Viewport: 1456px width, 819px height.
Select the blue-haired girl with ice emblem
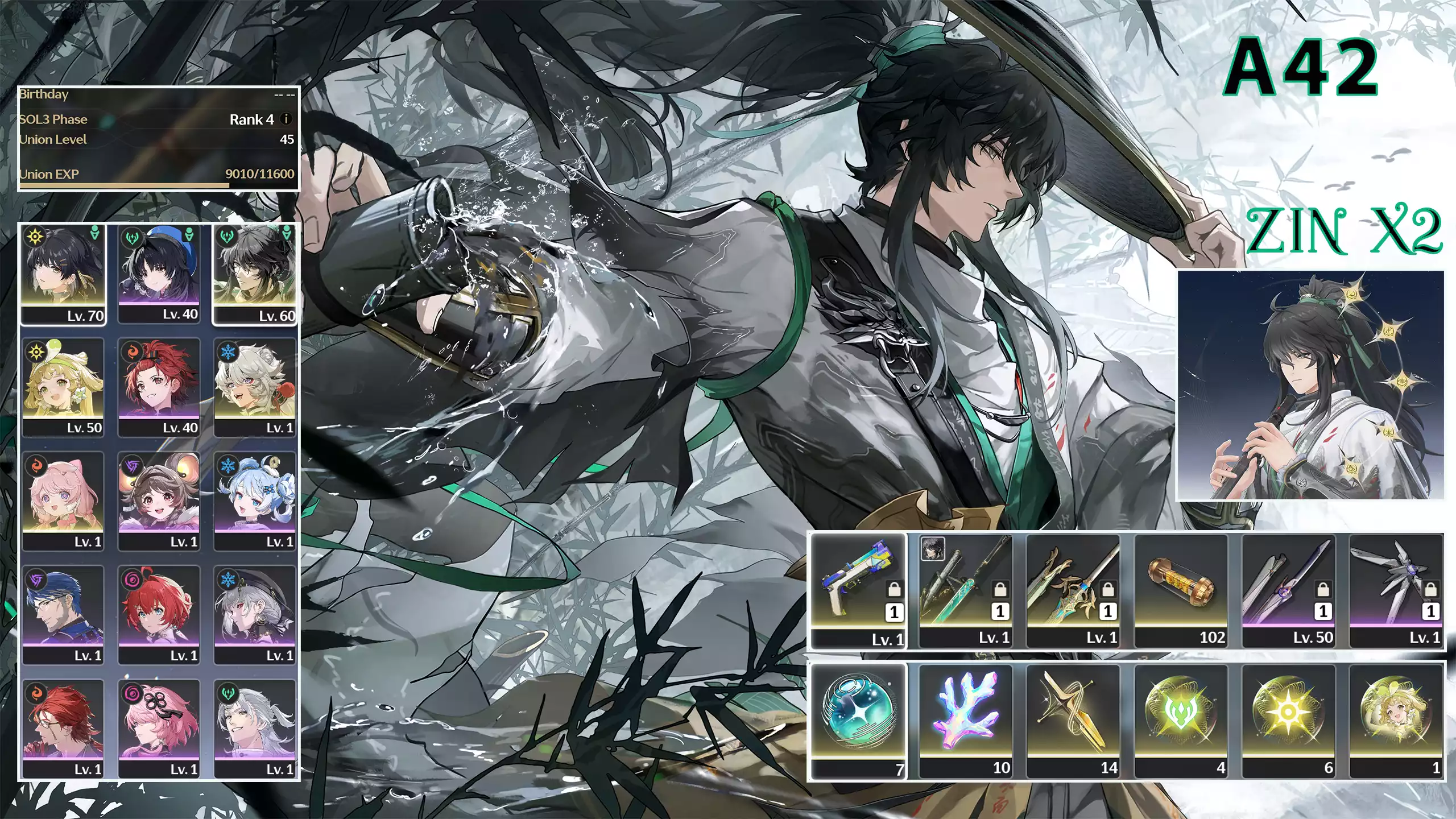[x=255, y=500]
